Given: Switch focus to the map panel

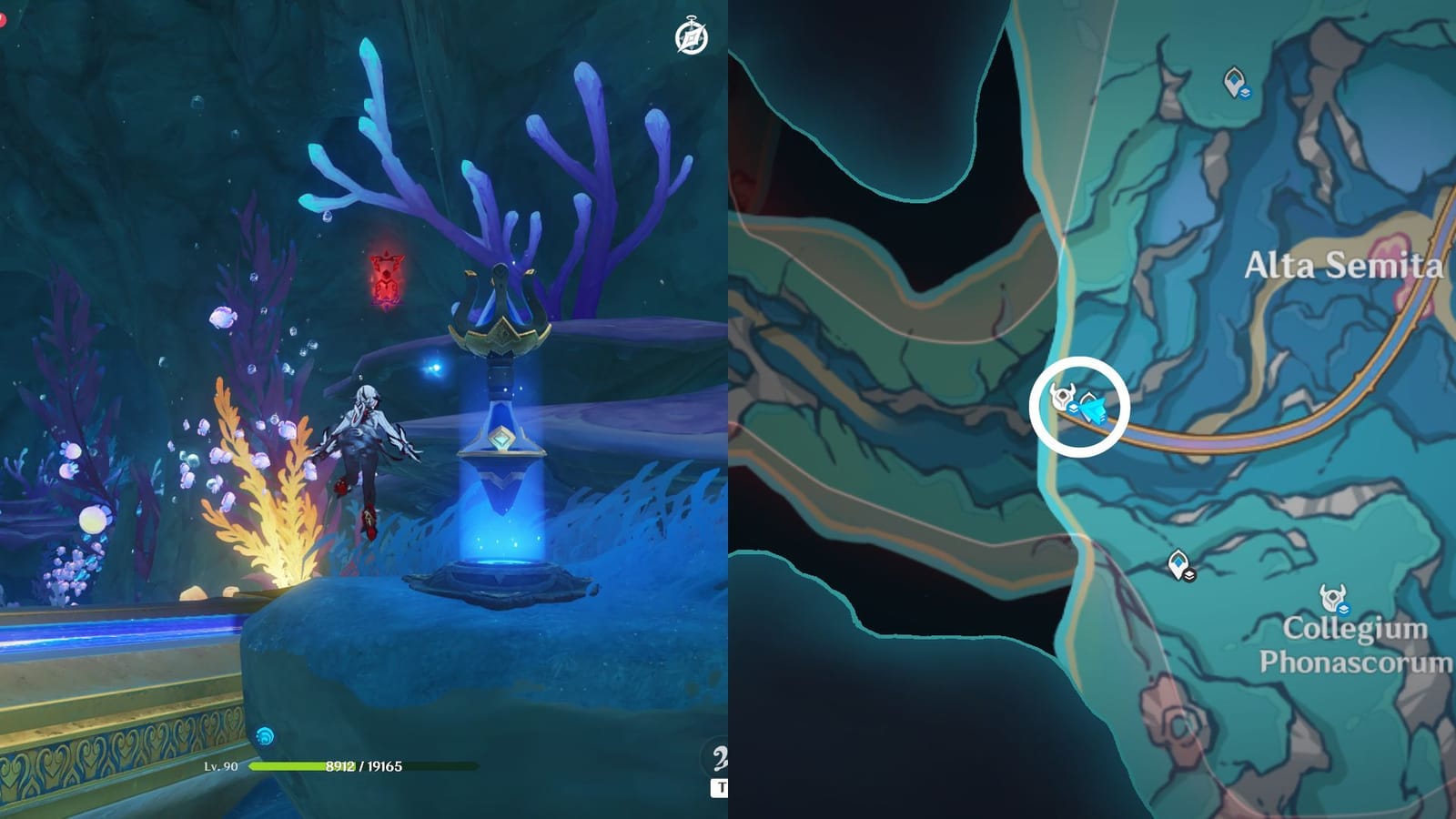Looking at the screenshot, I should [1092, 409].
